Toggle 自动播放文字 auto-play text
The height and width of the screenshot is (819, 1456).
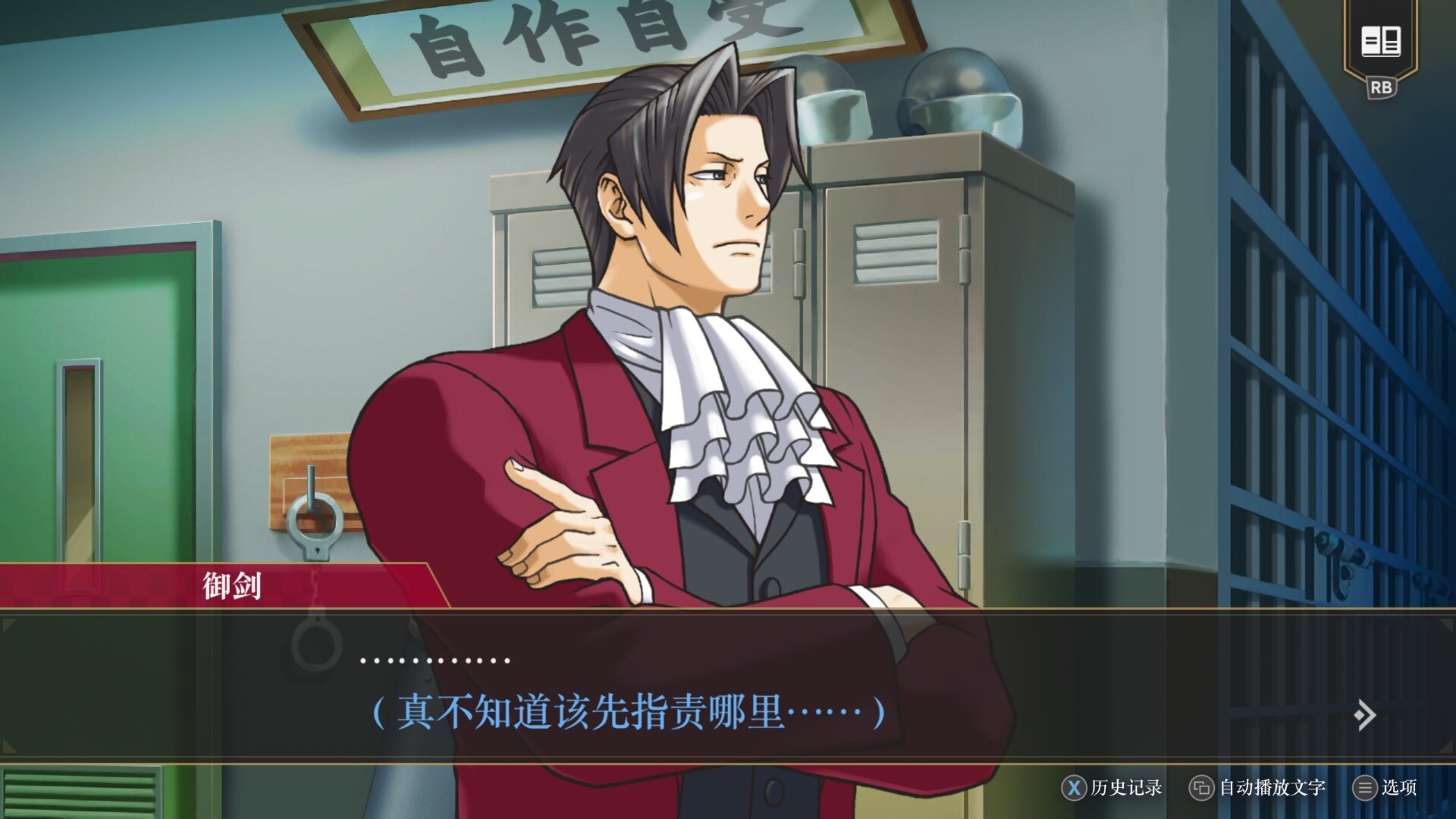click(1258, 788)
